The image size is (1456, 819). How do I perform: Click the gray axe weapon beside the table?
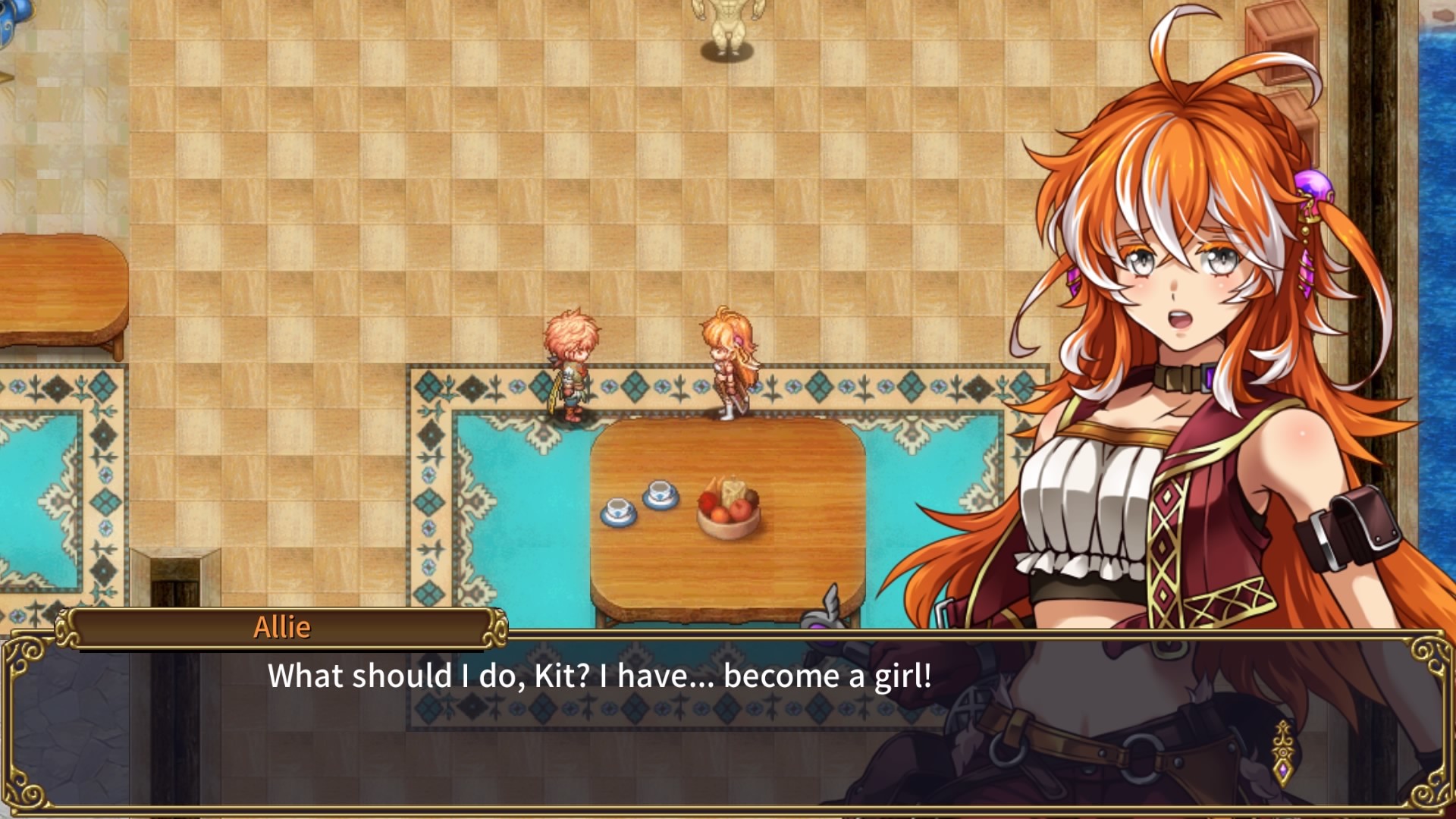click(x=830, y=607)
